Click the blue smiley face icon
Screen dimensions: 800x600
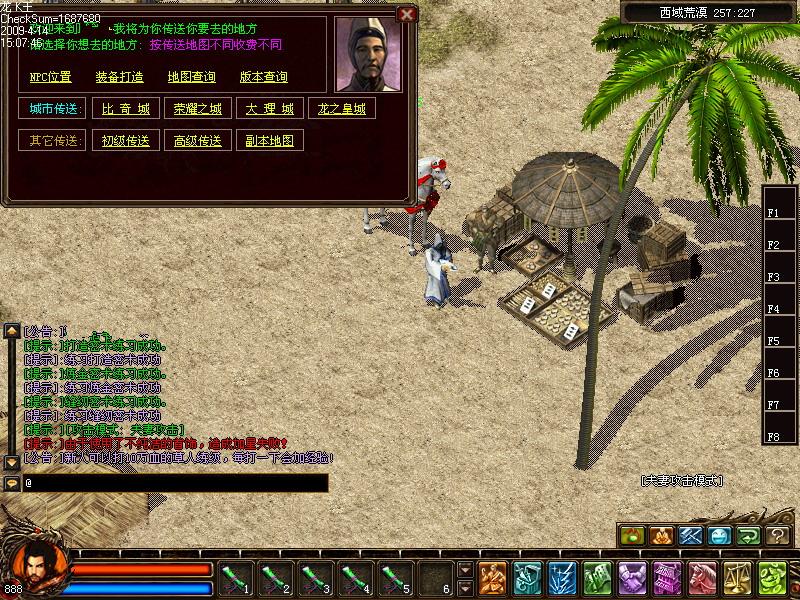point(719,536)
